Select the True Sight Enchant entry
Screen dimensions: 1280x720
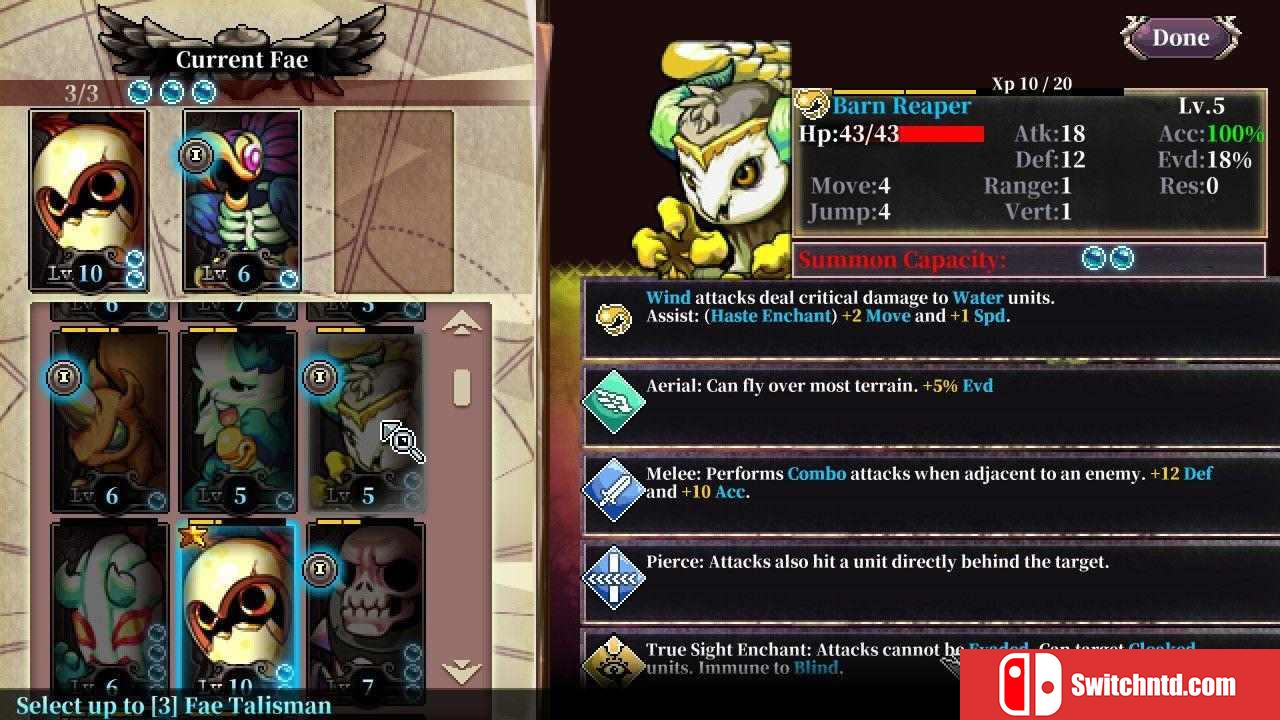[930, 658]
